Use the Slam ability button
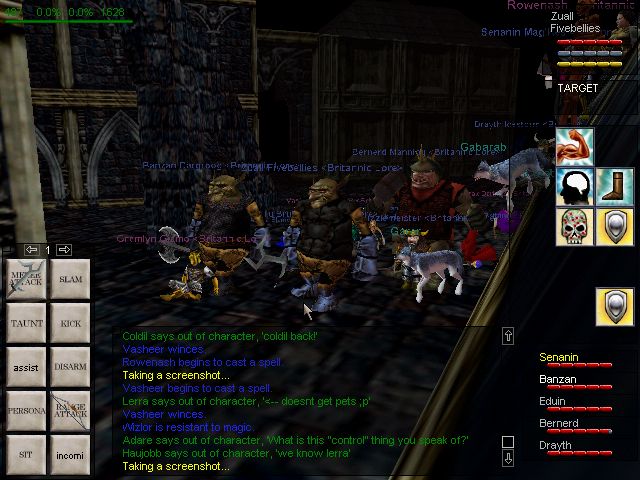Screen dimensions: 640x480 [x=70, y=280]
